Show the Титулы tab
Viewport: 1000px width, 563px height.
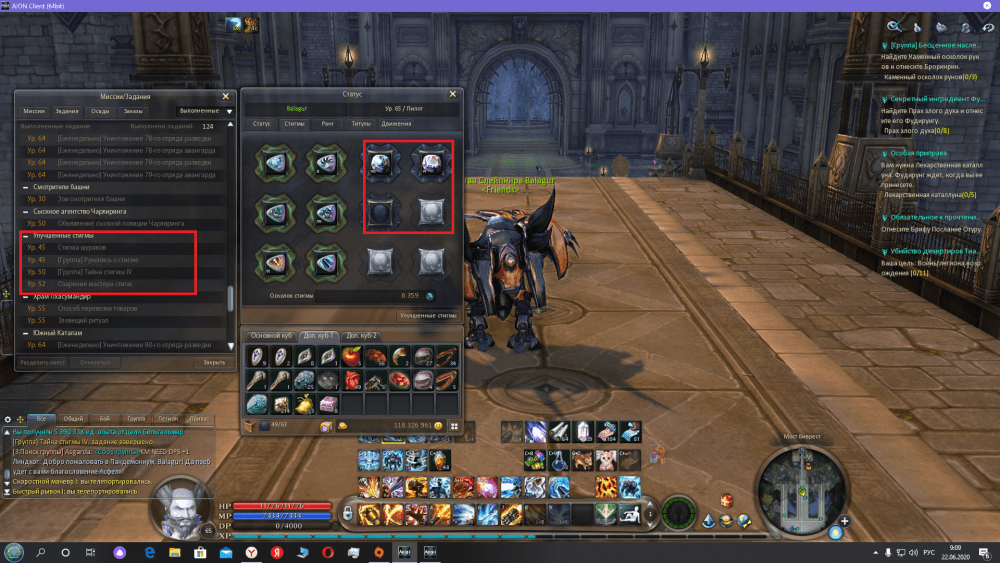click(360, 124)
